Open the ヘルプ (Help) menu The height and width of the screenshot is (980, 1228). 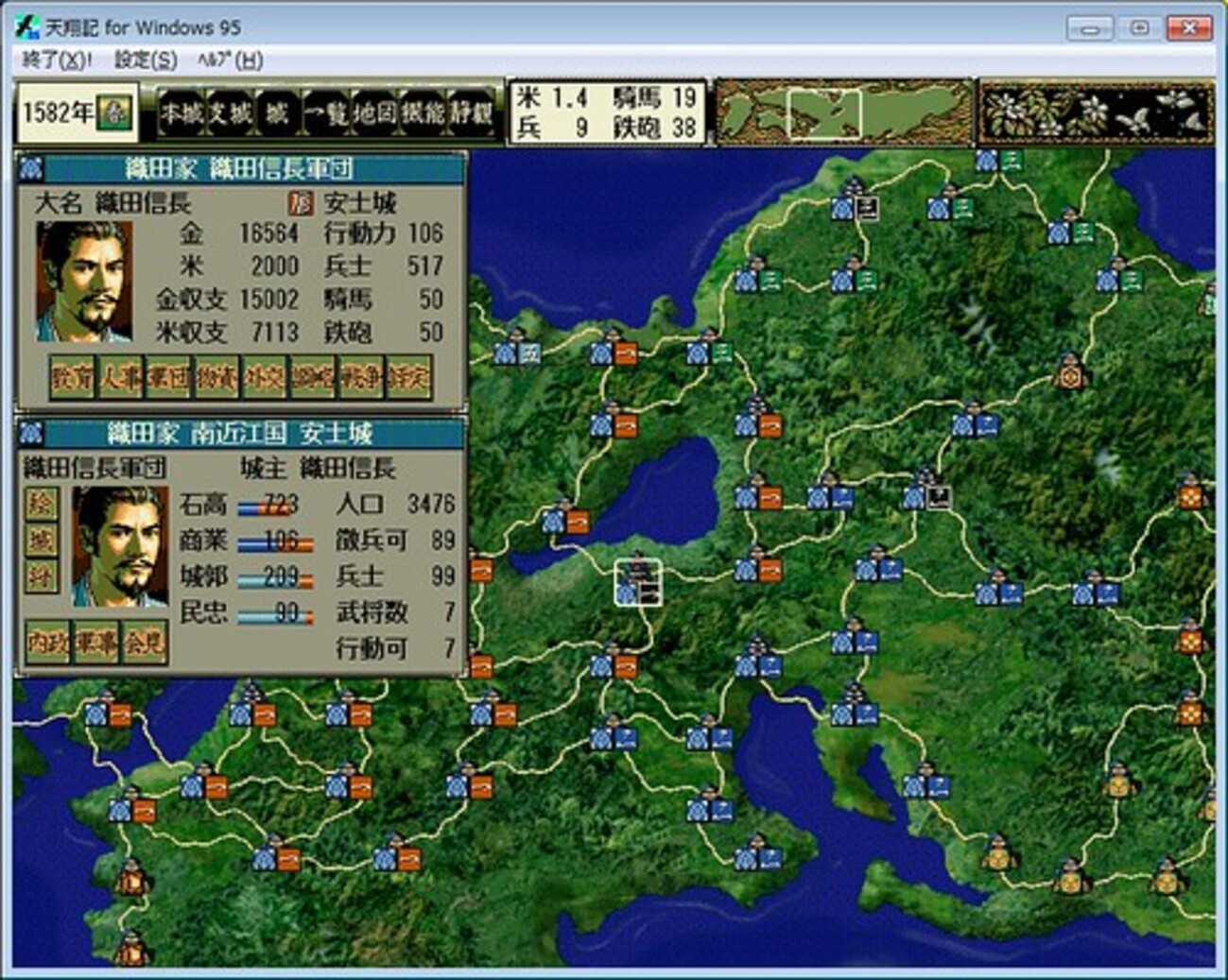tap(230, 60)
